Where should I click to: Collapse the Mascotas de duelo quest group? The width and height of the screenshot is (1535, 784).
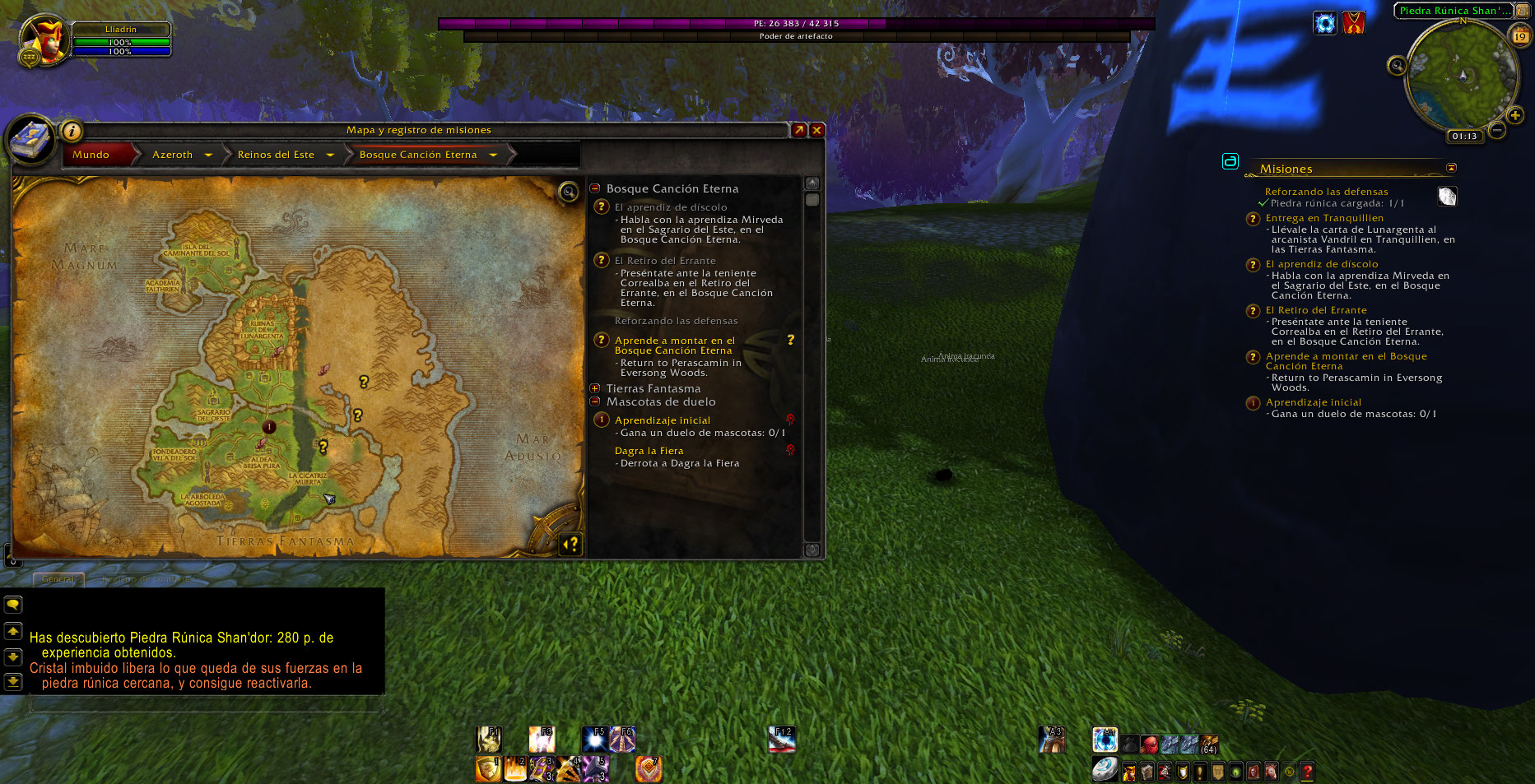coord(595,401)
